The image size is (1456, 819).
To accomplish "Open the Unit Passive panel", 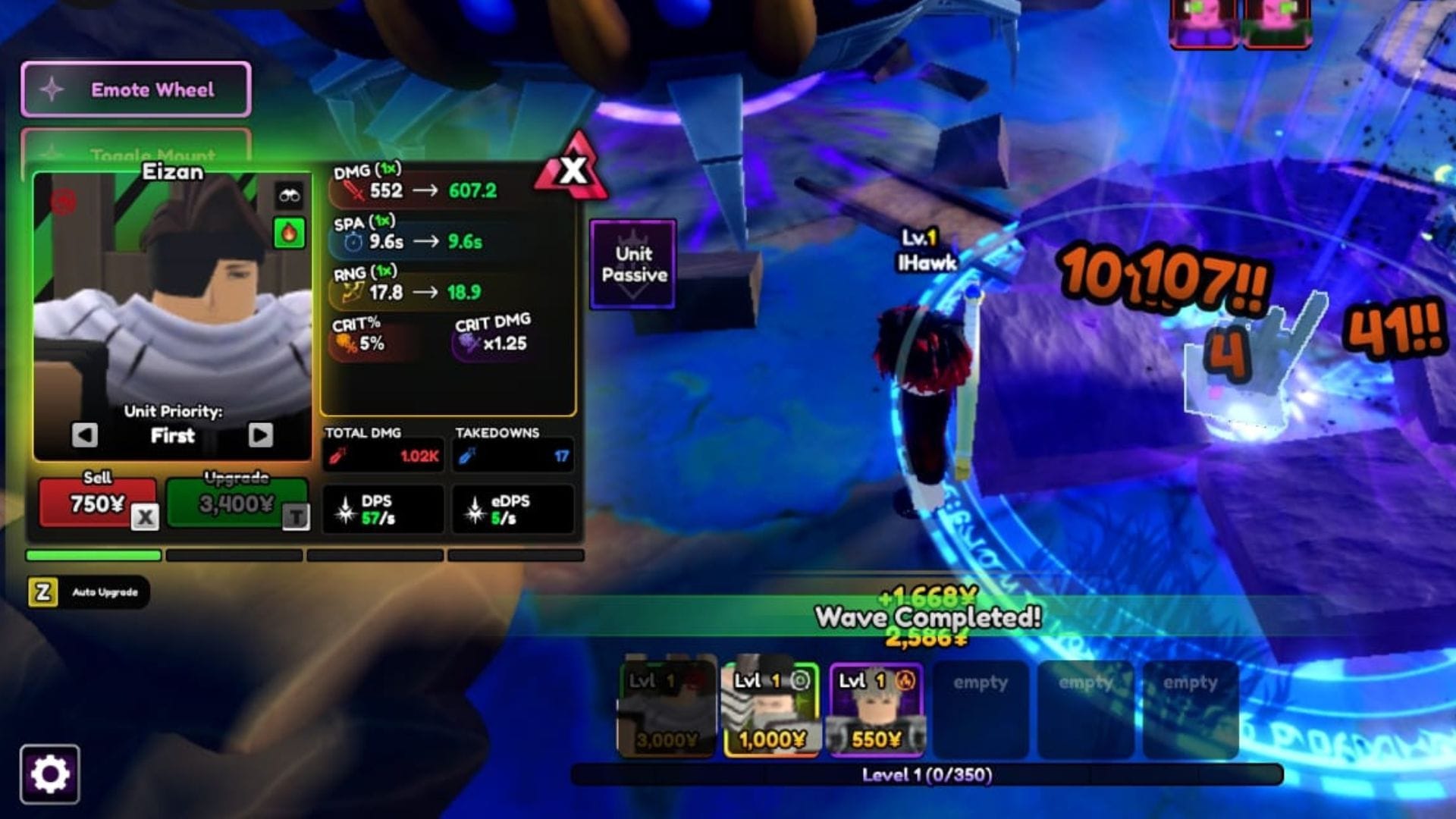I will (634, 265).
